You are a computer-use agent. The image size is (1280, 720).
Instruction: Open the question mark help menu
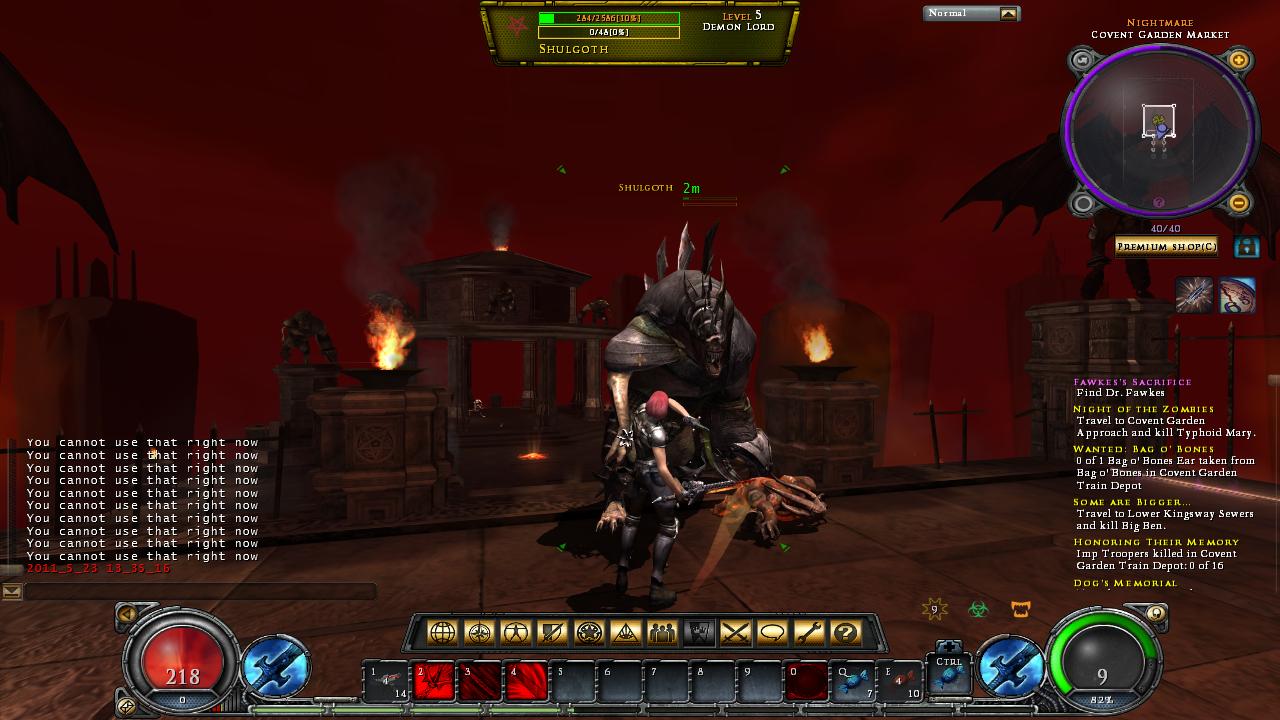point(846,632)
